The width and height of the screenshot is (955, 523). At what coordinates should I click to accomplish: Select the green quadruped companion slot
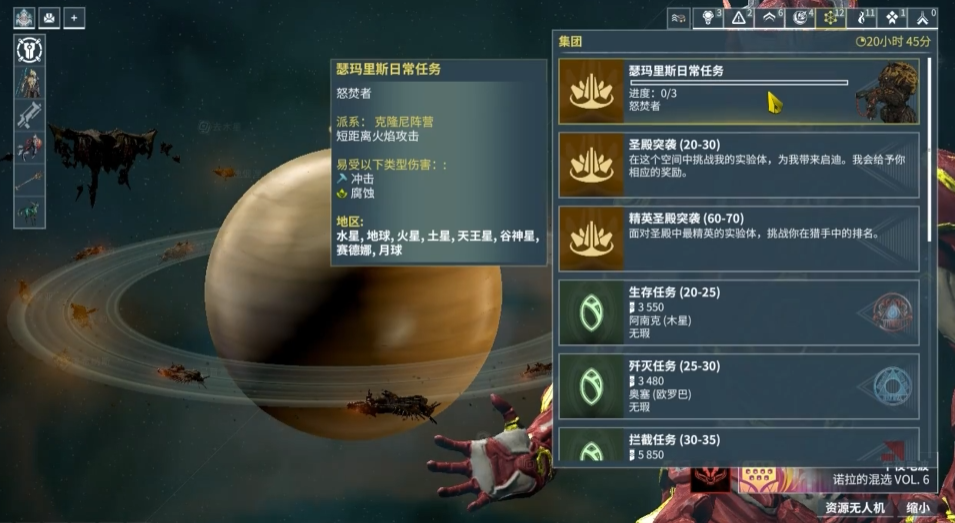coord(28,212)
